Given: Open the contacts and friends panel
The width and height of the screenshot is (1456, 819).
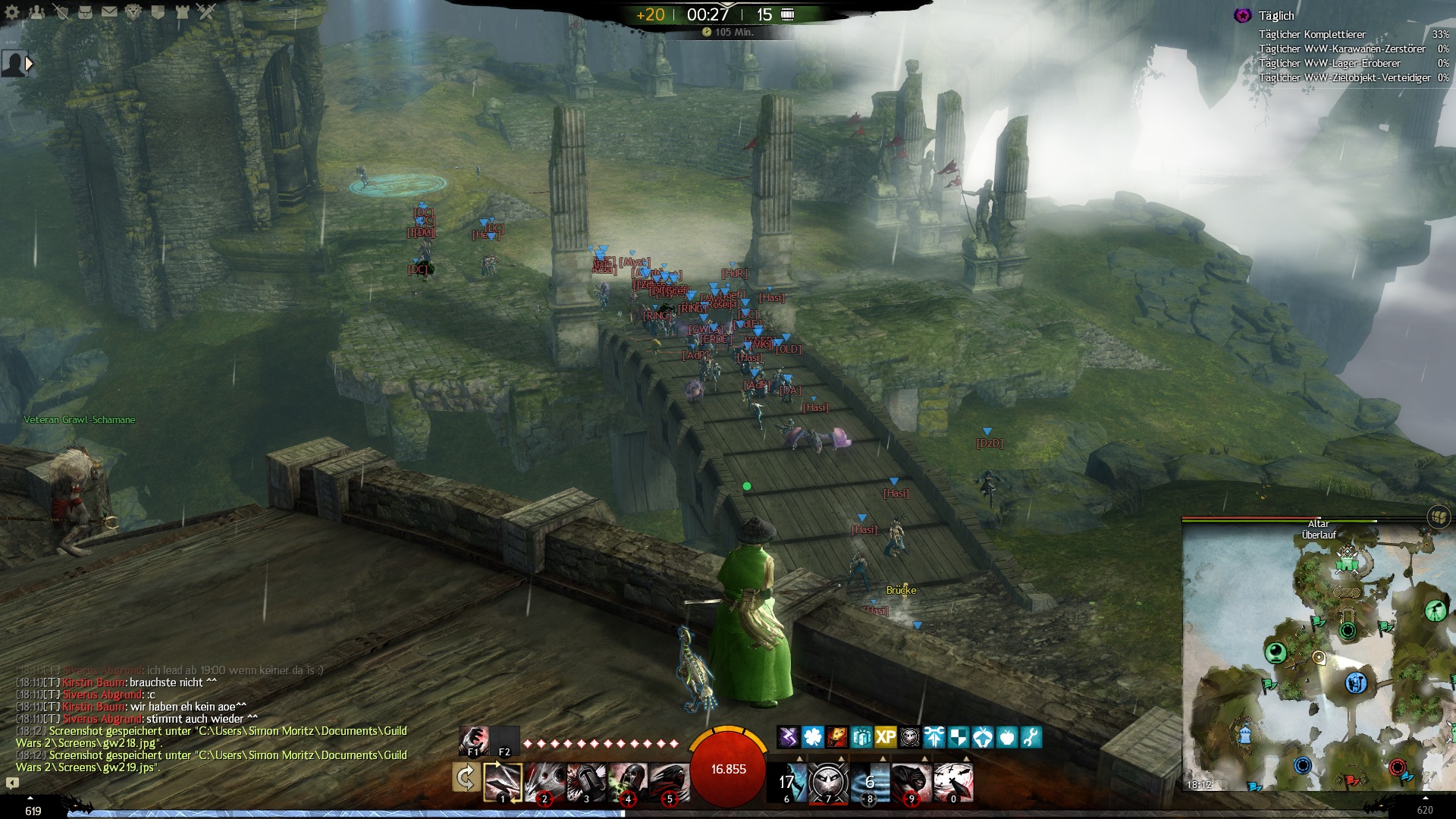Looking at the screenshot, I should click(36, 12).
